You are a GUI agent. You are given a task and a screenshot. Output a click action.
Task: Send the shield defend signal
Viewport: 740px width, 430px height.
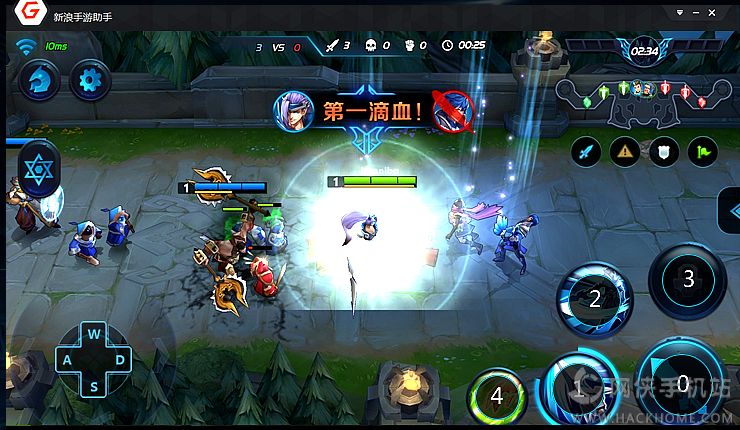tap(664, 152)
